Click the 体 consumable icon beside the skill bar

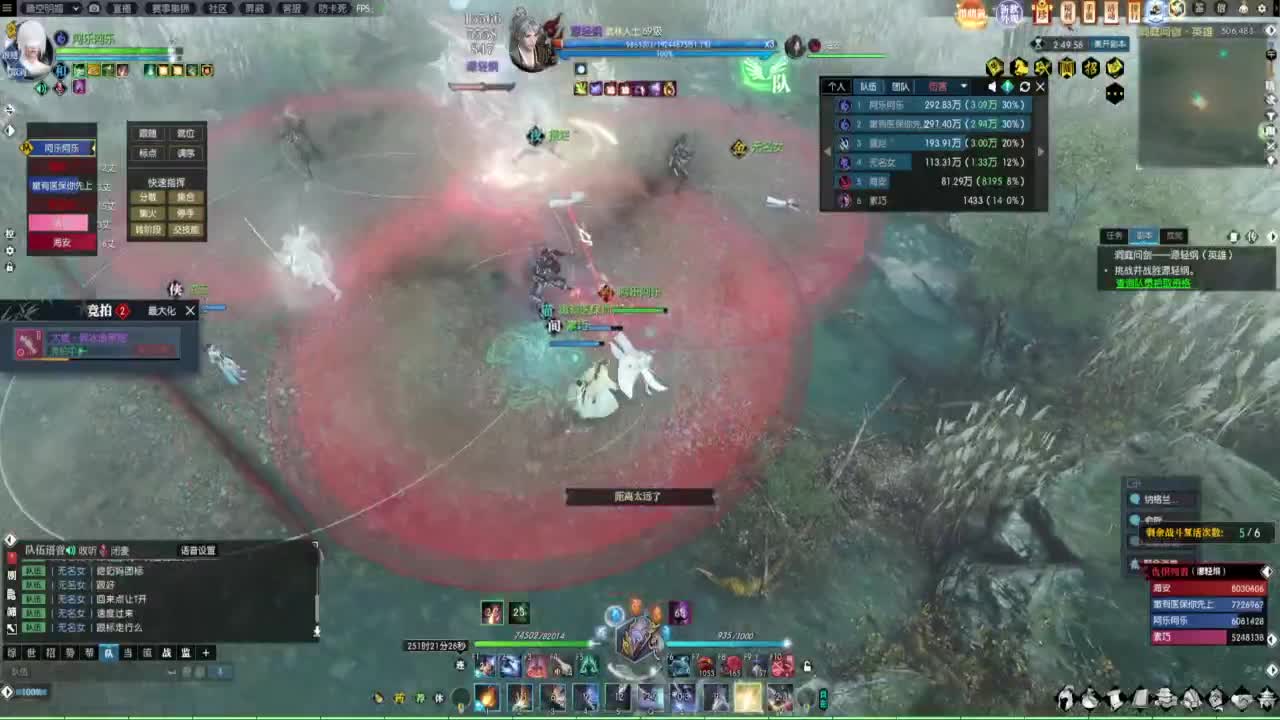pos(438,698)
